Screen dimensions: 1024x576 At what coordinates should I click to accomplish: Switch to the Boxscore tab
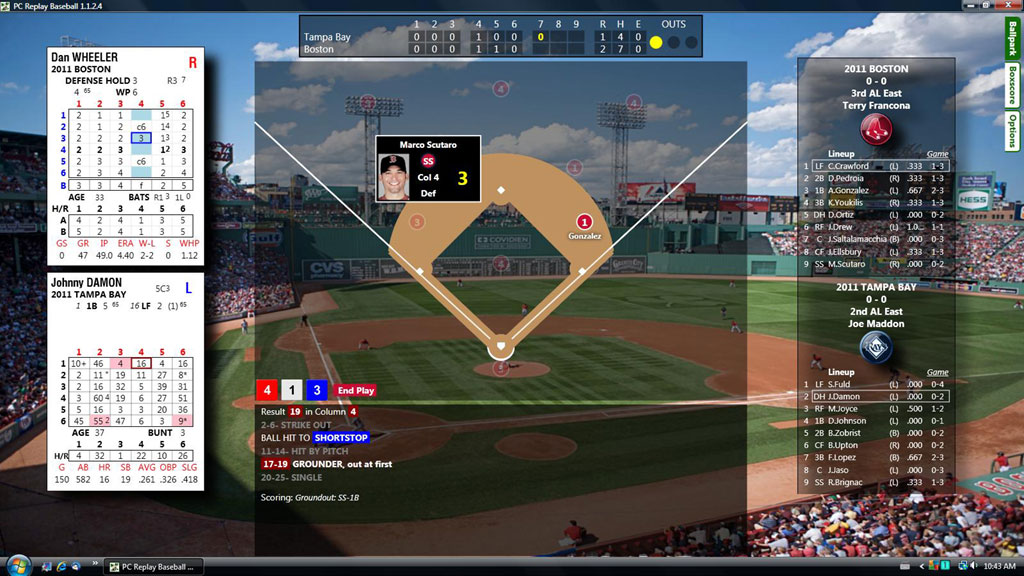tap(1011, 85)
